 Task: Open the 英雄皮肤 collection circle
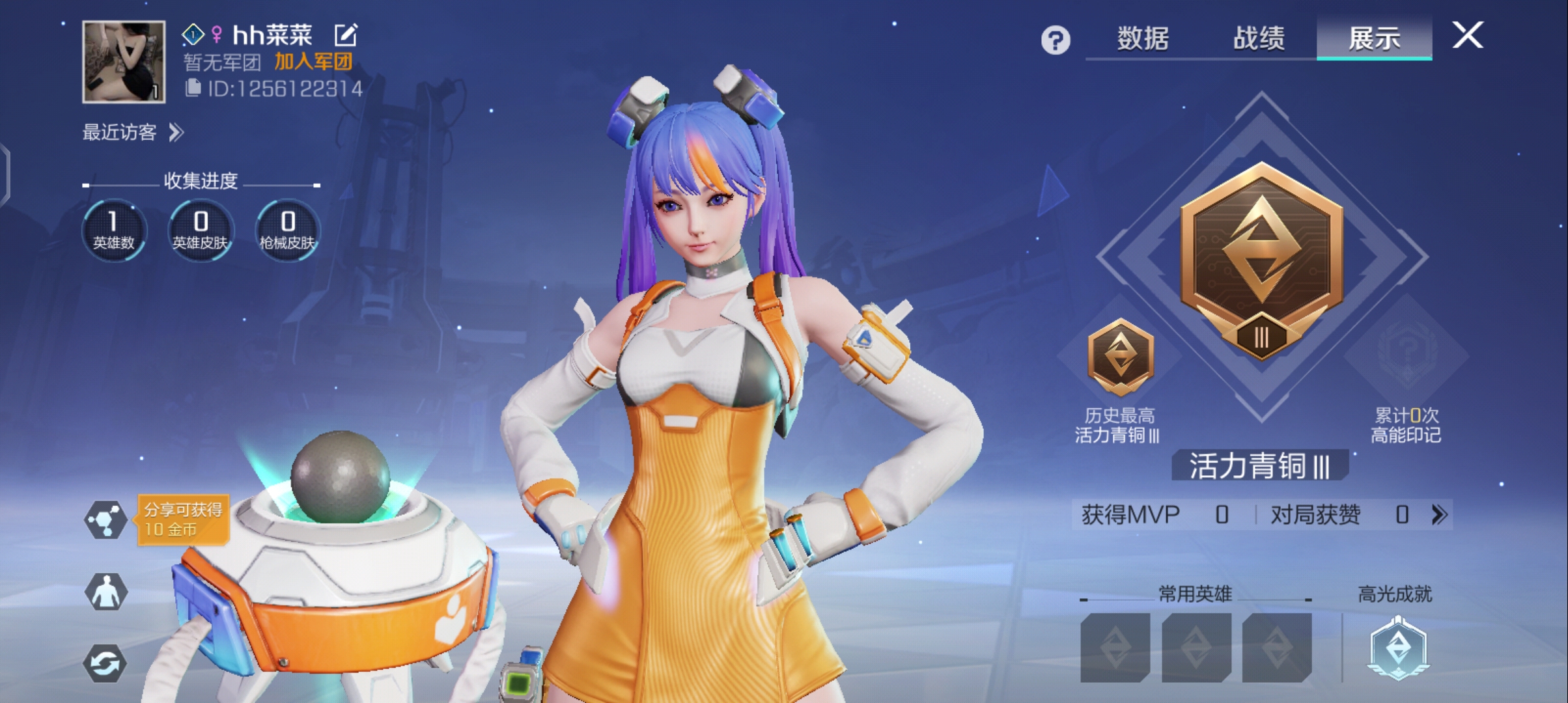click(x=201, y=230)
